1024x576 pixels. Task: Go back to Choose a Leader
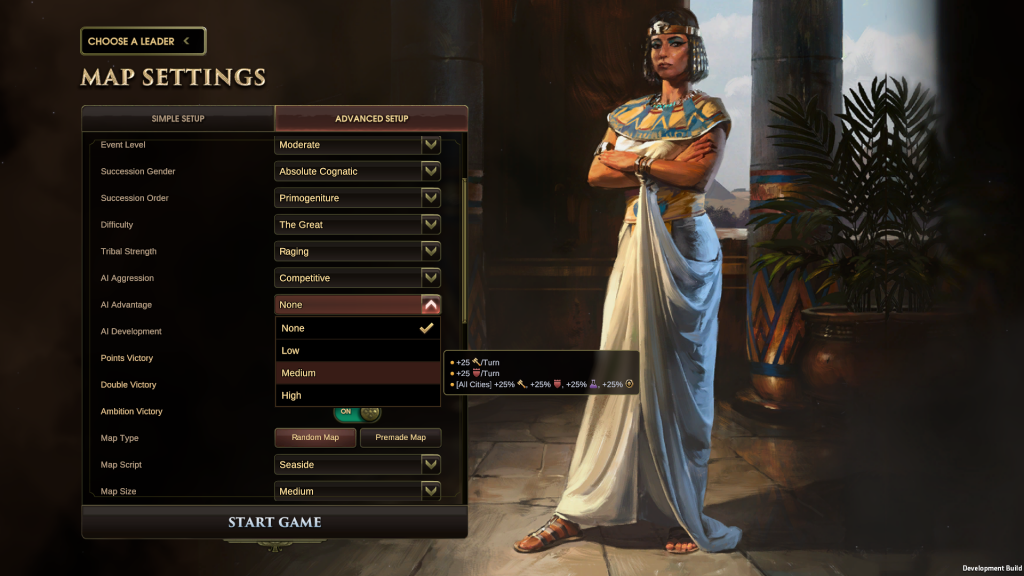click(x=142, y=41)
